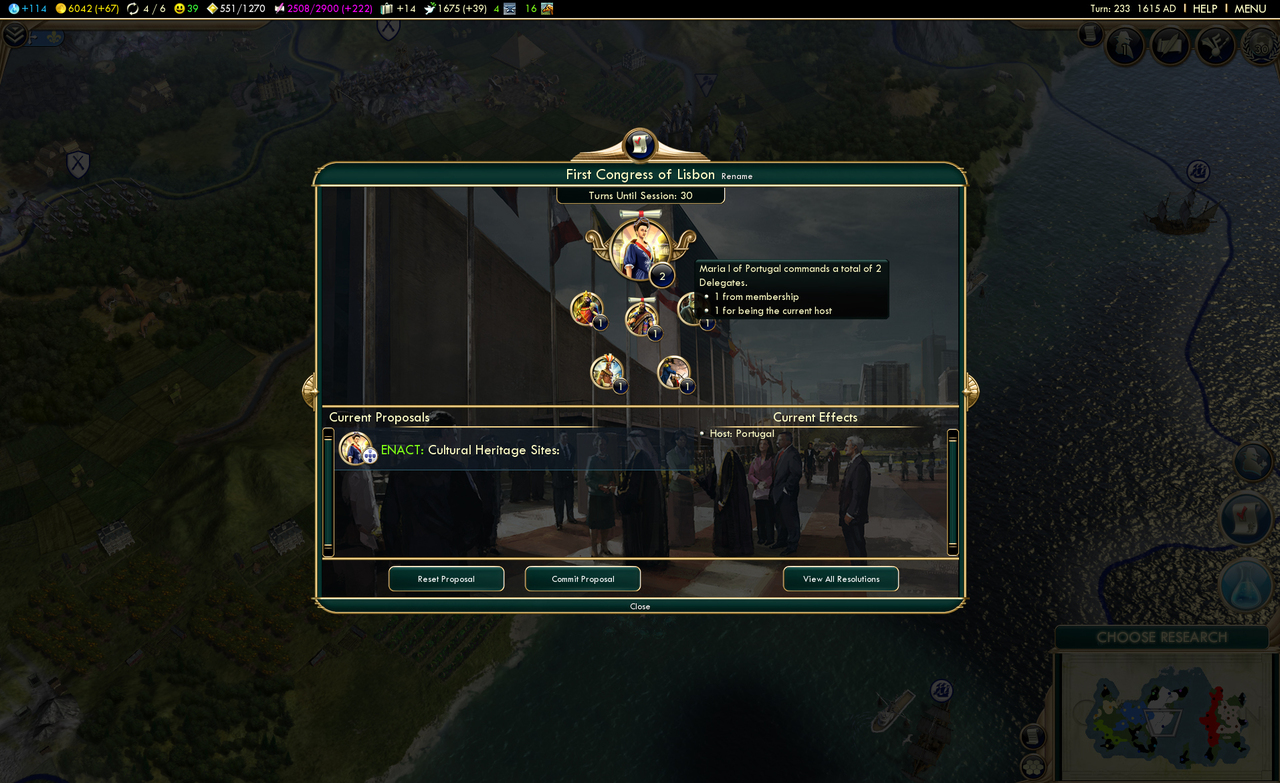Close the Congress of Lisbon window

tap(640, 606)
